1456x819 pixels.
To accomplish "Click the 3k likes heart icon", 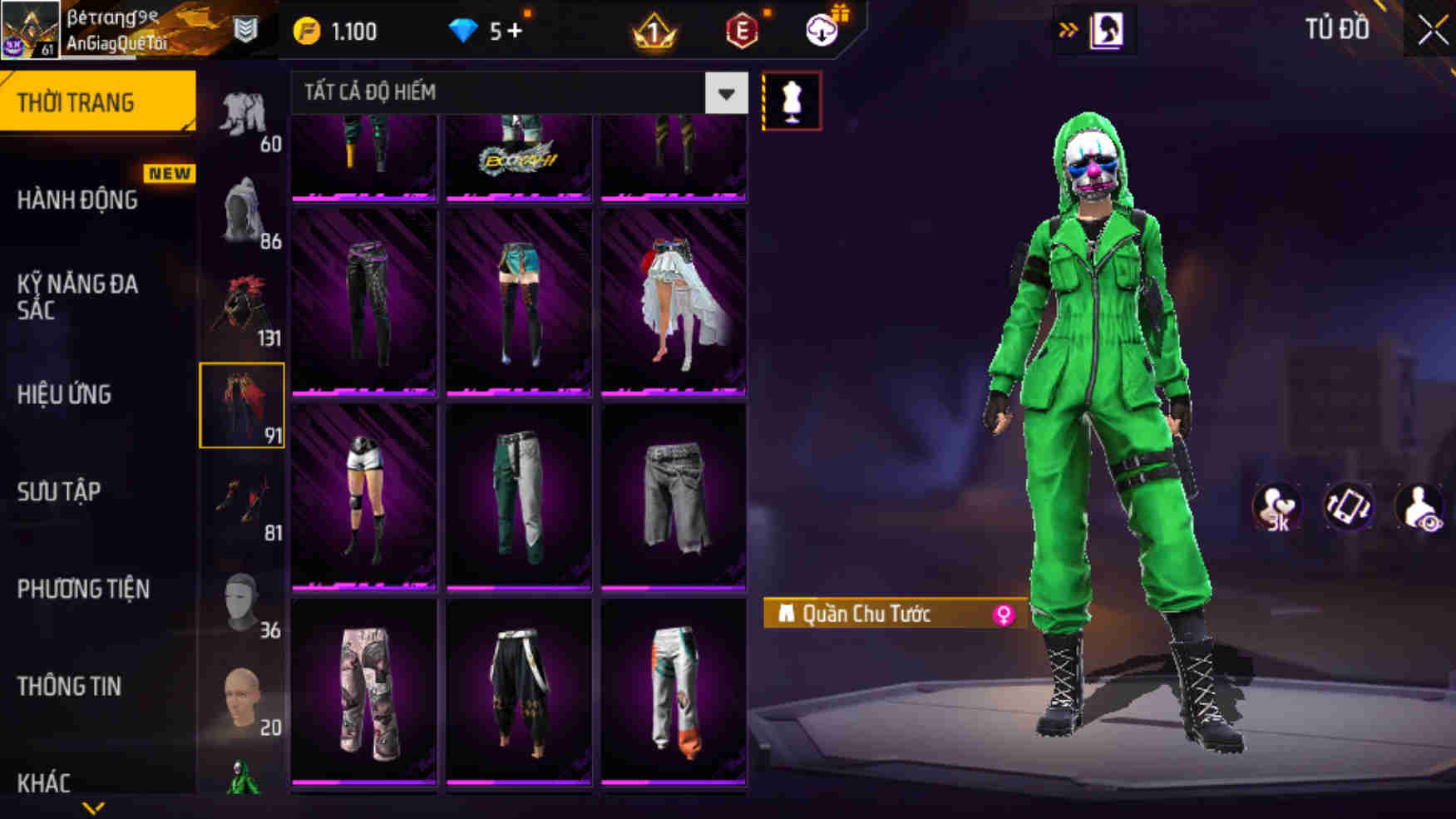I will [1278, 507].
